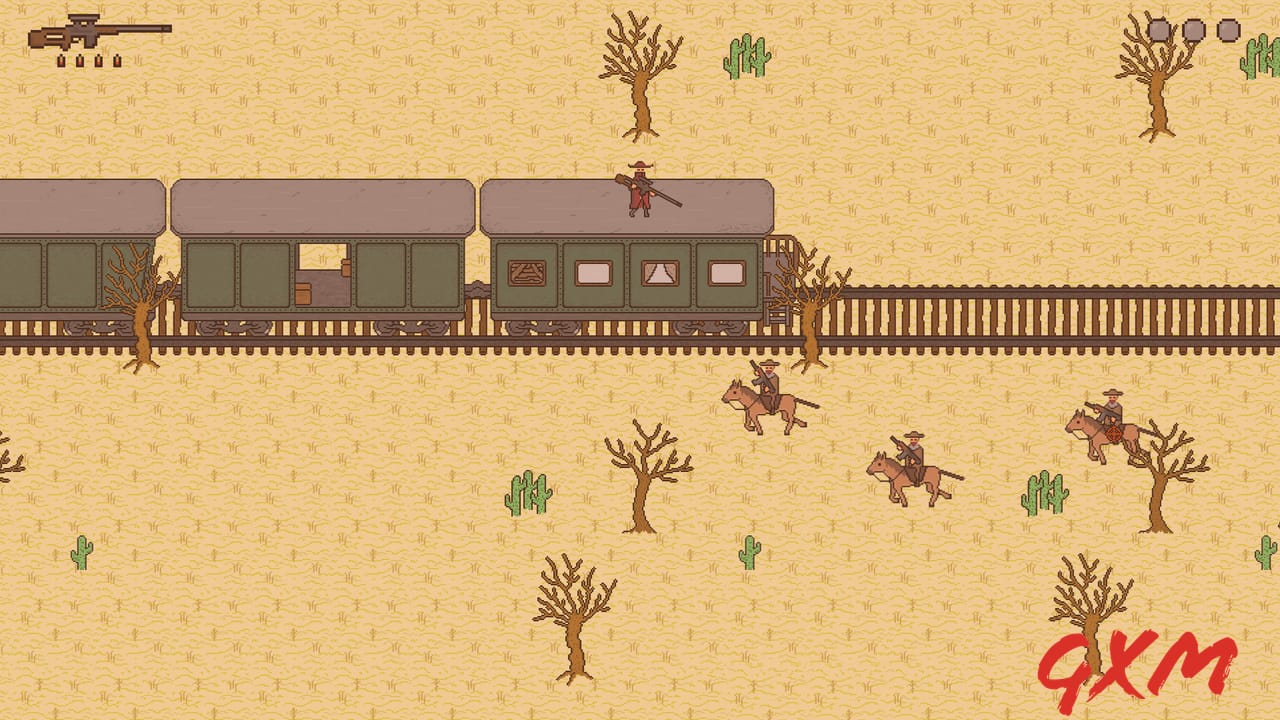
Task: Click the curtained window on the train car
Action: pos(659,271)
